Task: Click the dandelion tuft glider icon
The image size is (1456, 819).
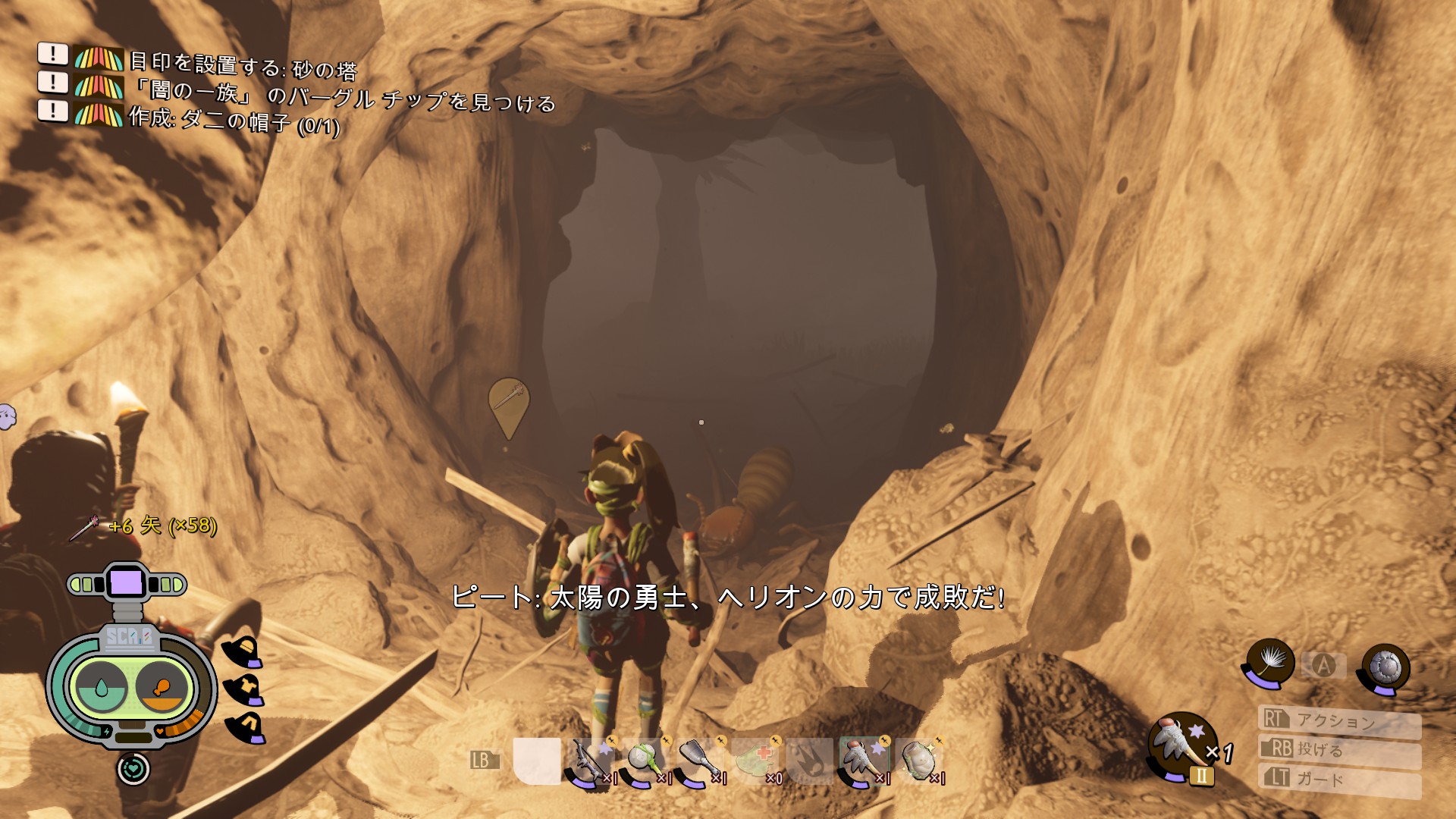Action: click(x=1269, y=663)
